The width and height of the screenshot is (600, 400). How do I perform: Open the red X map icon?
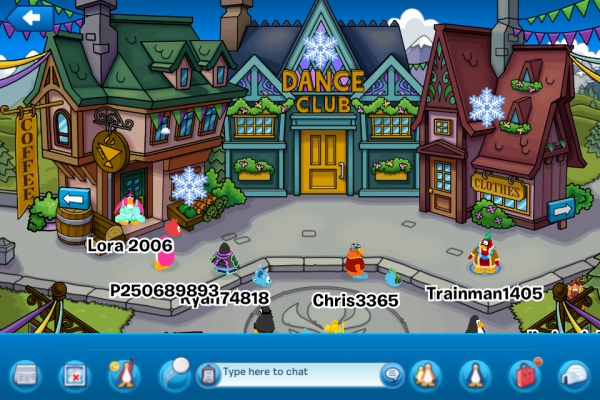tap(75, 374)
